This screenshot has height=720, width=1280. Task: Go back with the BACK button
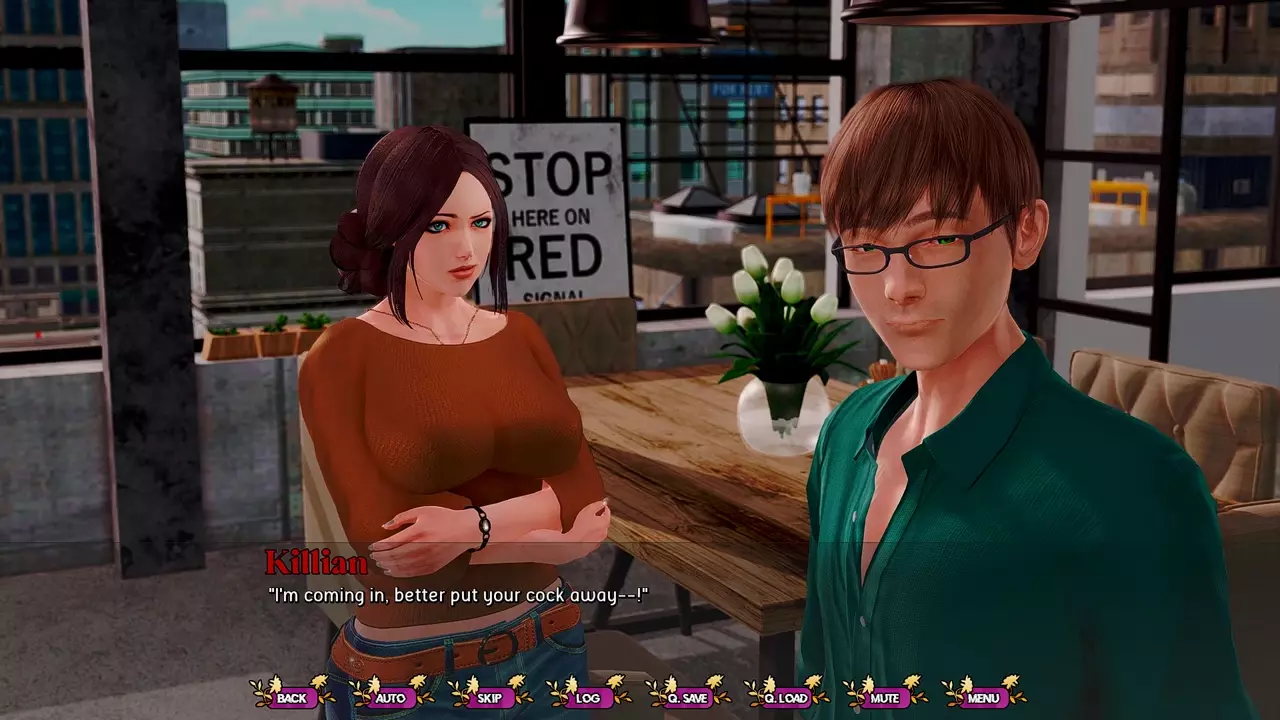[x=292, y=697]
